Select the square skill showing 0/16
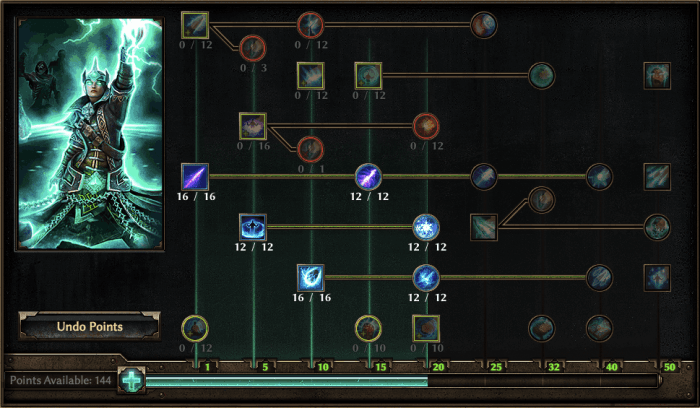The width and height of the screenshot is (700, 408). pos(253,125)
